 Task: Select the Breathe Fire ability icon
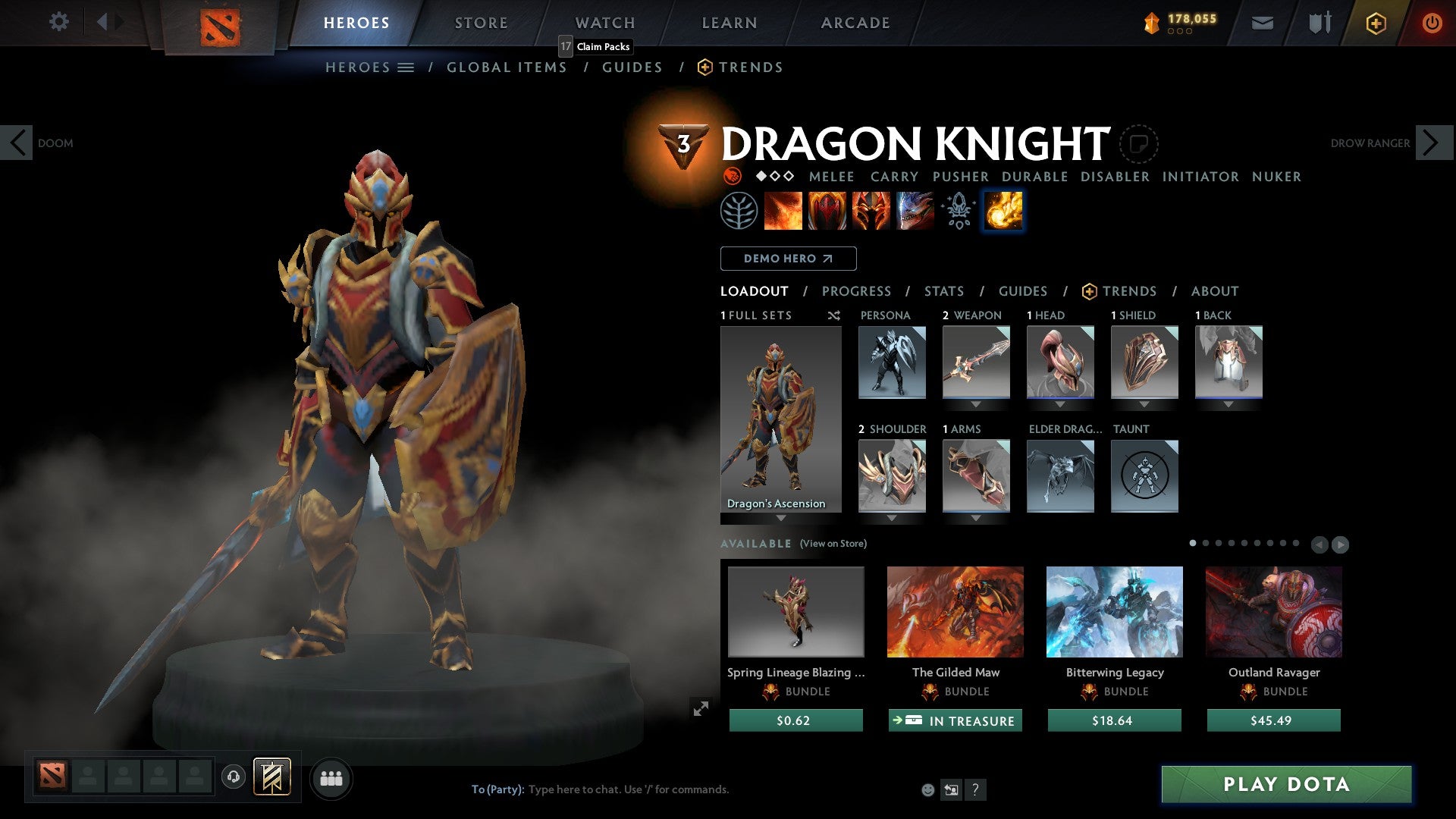[783, 211]
